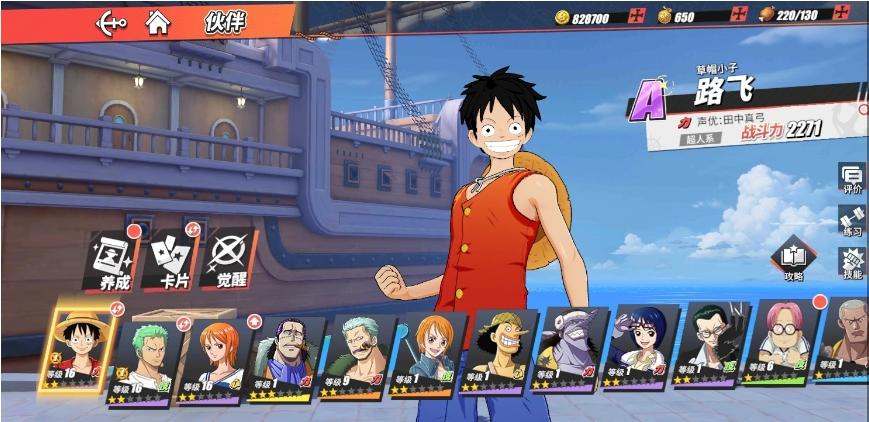
Task: Open the 练习 practice mode
Action: pyautogui.click(x=852, y=222)
